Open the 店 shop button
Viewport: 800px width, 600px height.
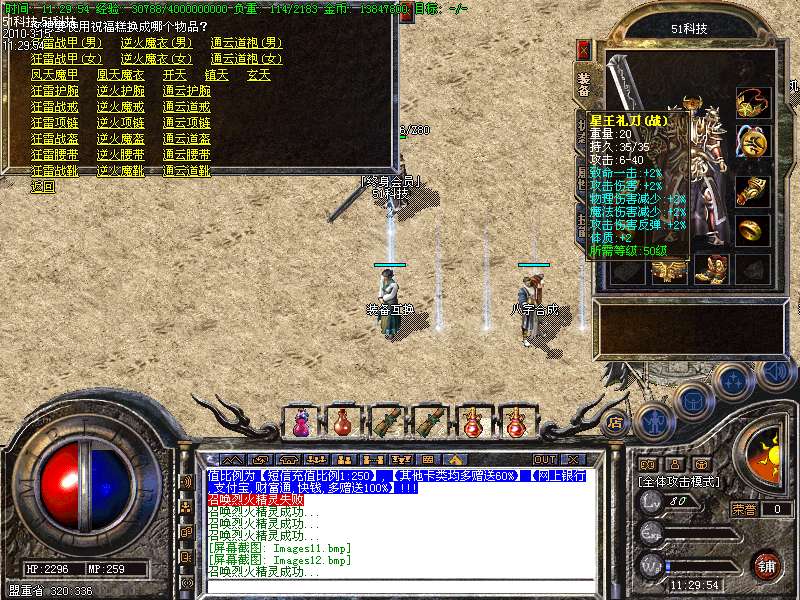pos(614,421)
